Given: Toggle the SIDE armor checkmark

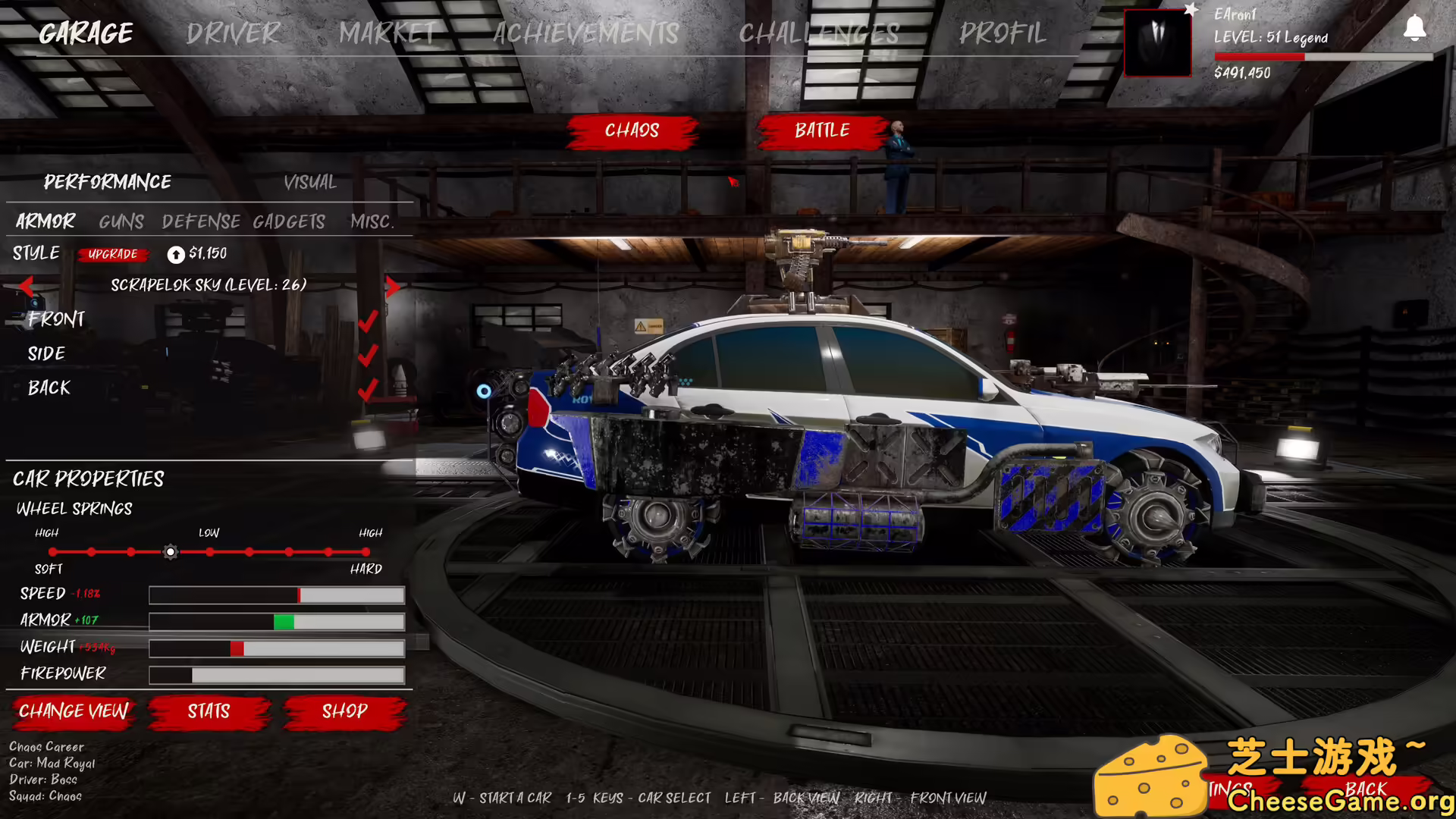Looking at the screenshot, I should point(369,353).
